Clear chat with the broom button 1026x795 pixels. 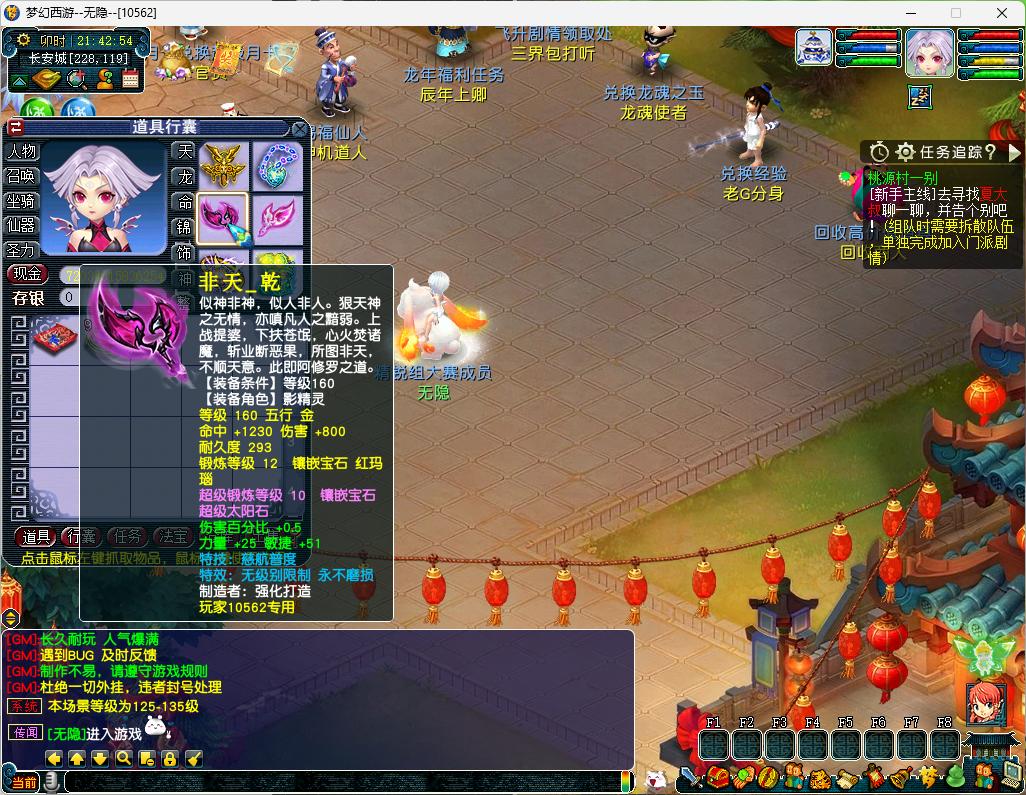tap(194, 759)
